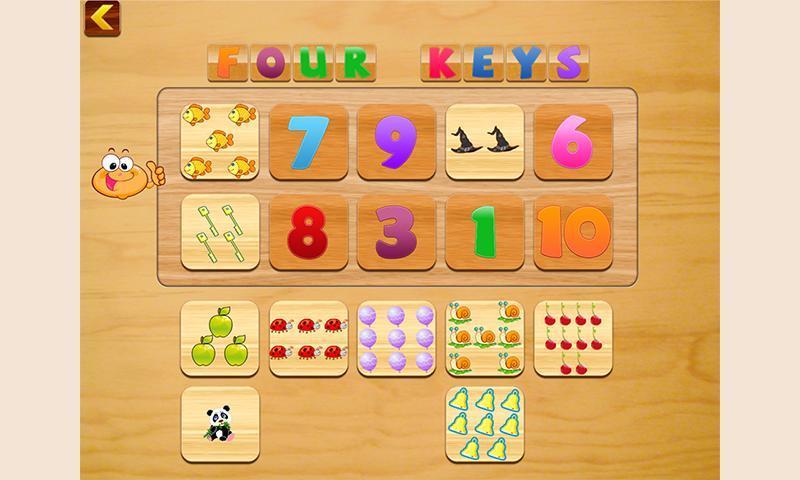The height and width of the screenshot is (480, 800).
Task: Select the number 7 tile
Action: point(308,142)
